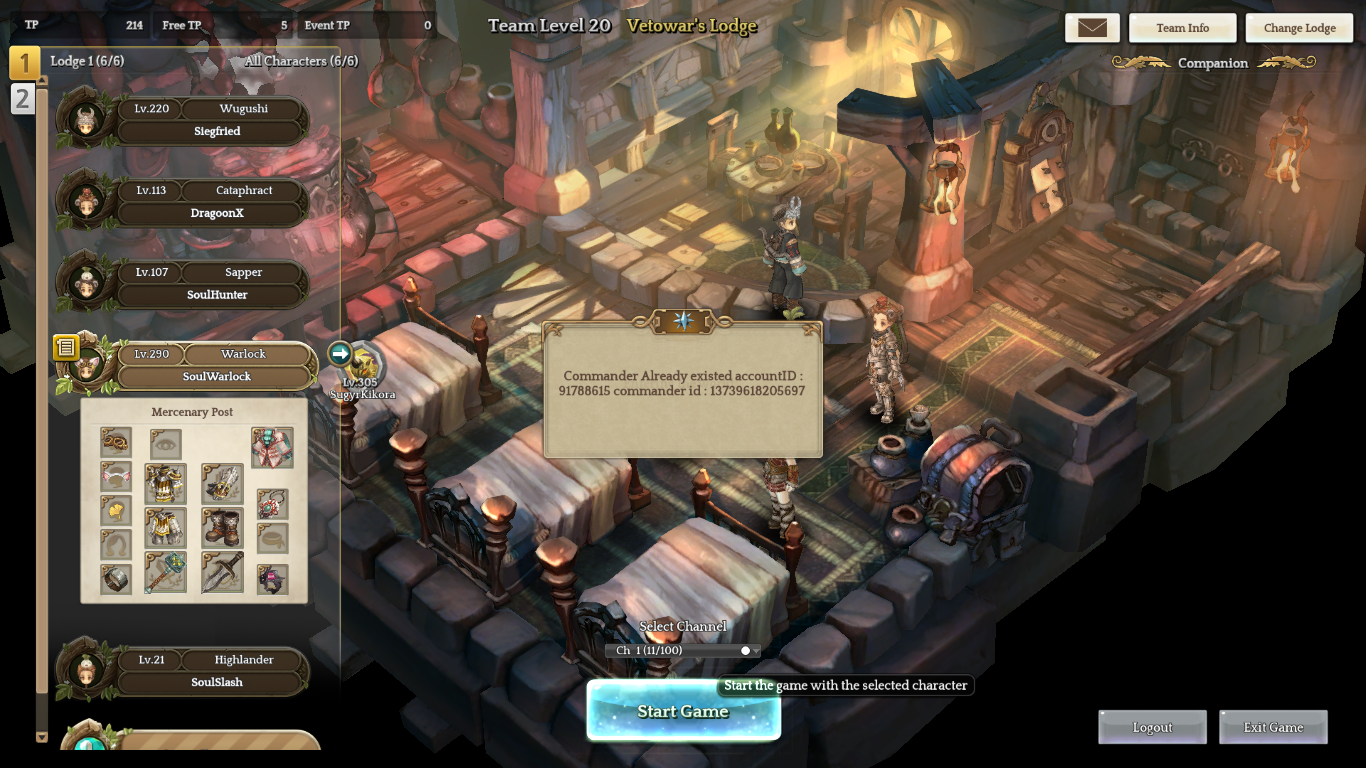Click the arrow button beside SoulWarlock
Screen dimensions: 1366x768
(340, 353)
